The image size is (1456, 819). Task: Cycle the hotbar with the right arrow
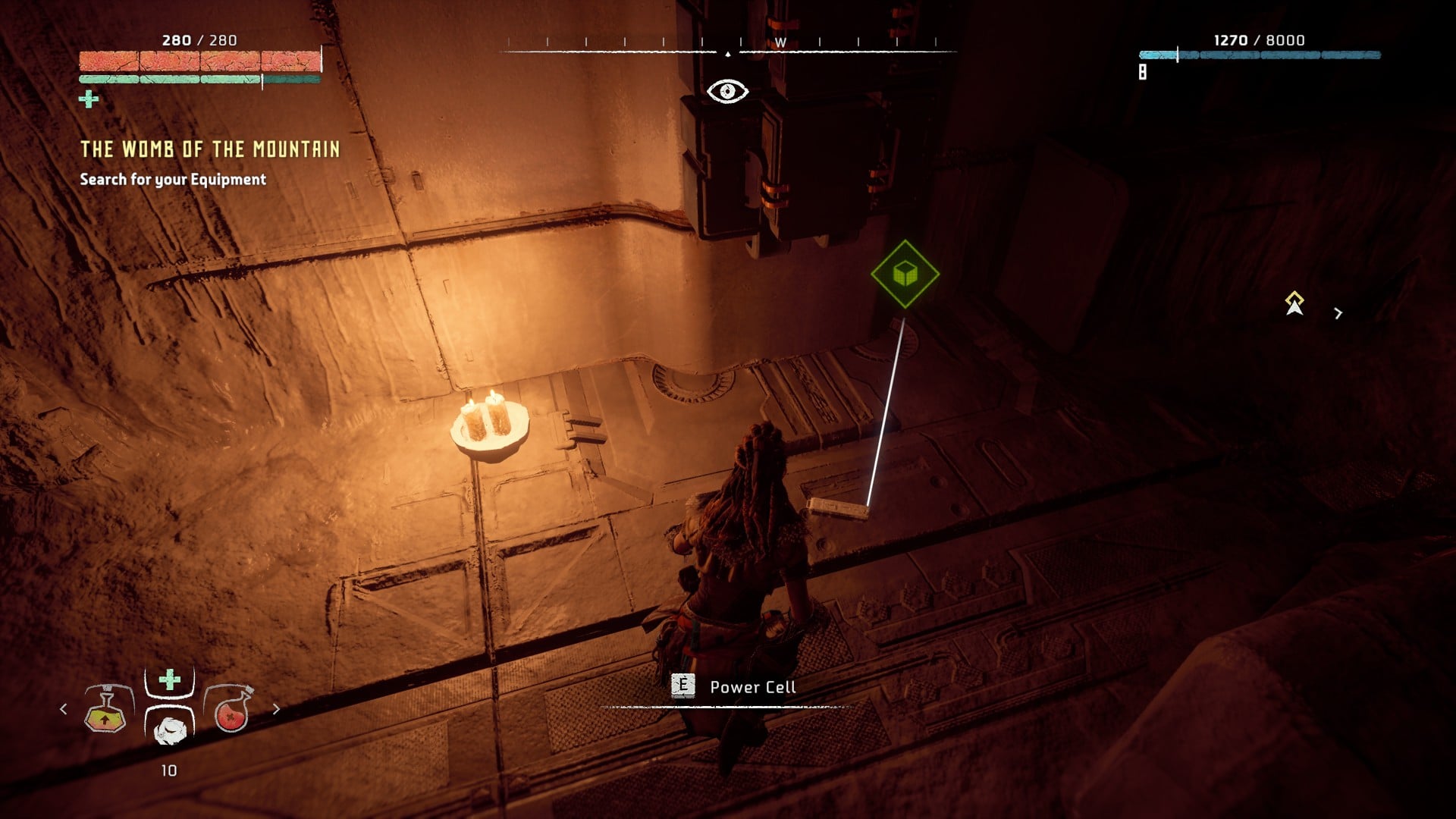point(276,709)
